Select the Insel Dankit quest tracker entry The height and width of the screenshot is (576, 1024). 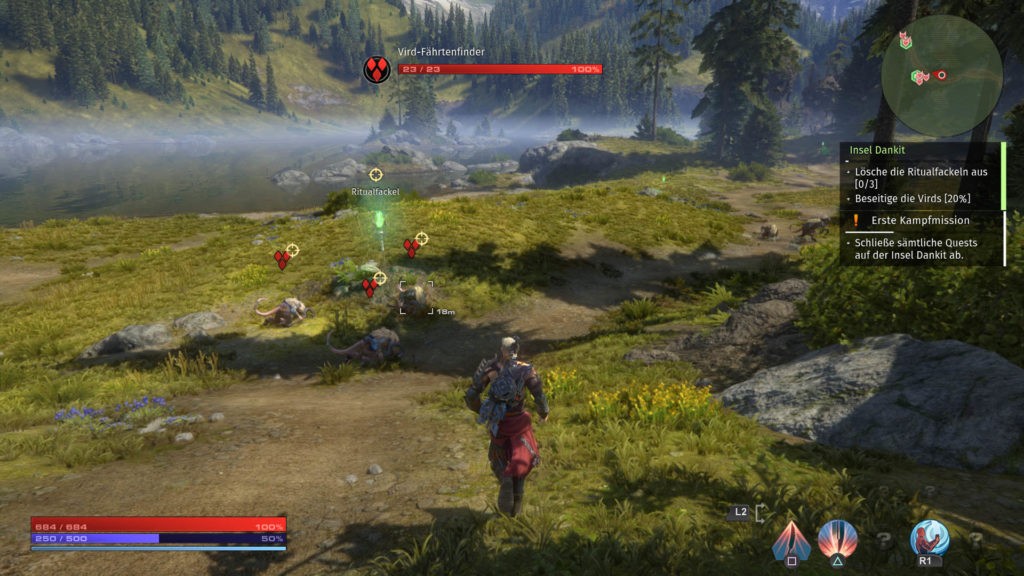(x=876, y=153)
